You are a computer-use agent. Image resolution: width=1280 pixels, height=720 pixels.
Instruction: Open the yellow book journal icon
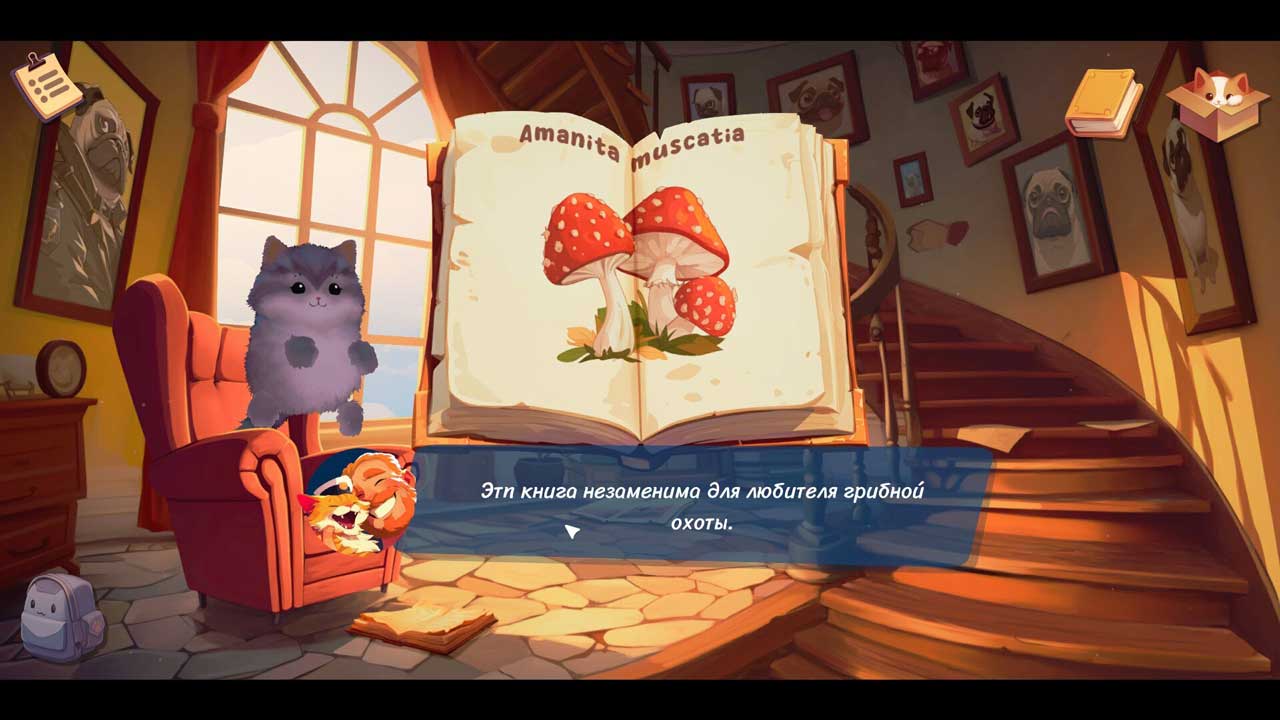click(1102, 102)
